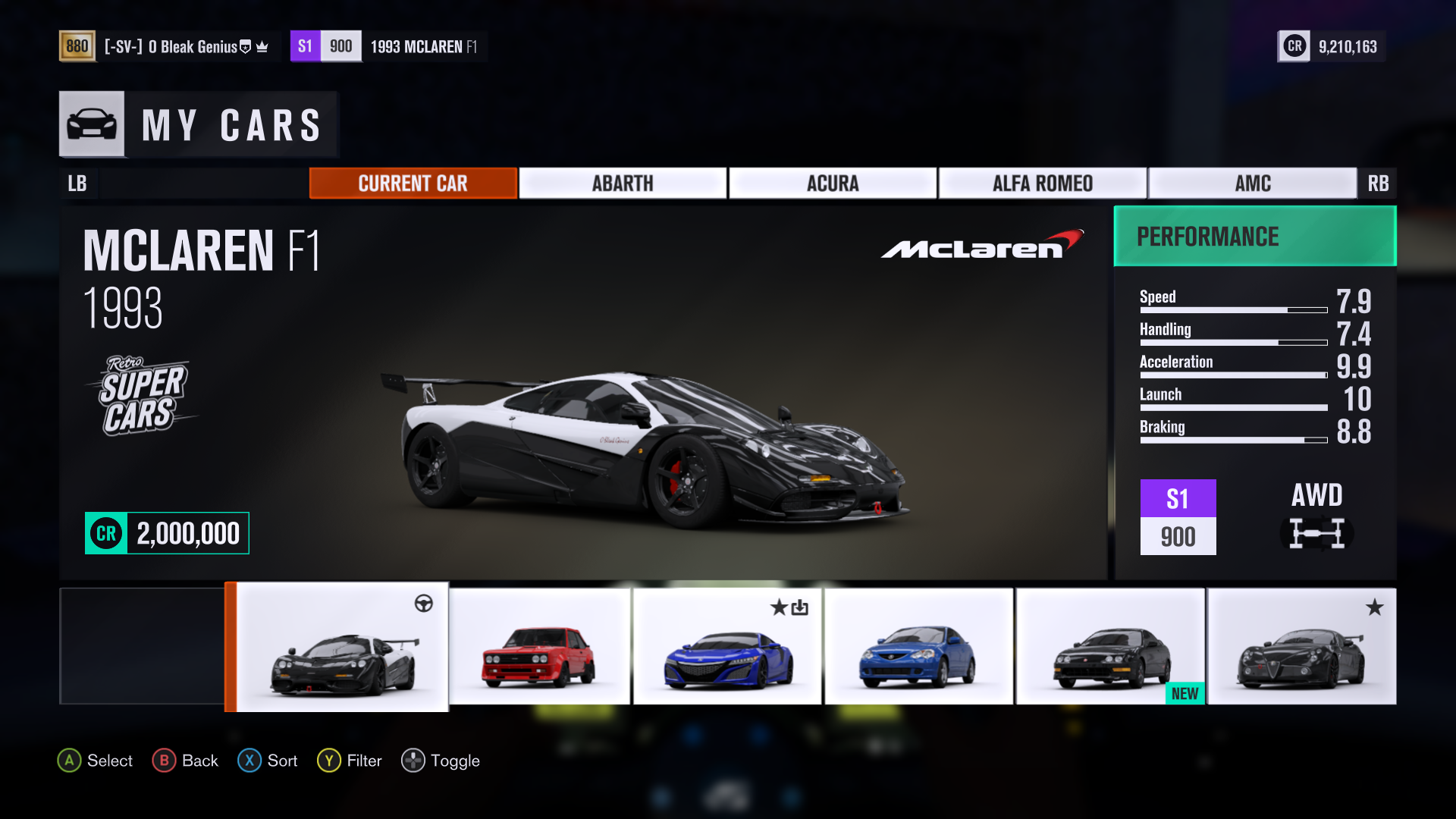Click the Select option
This screenshot has height=819, width=1456.
point(96,761)
